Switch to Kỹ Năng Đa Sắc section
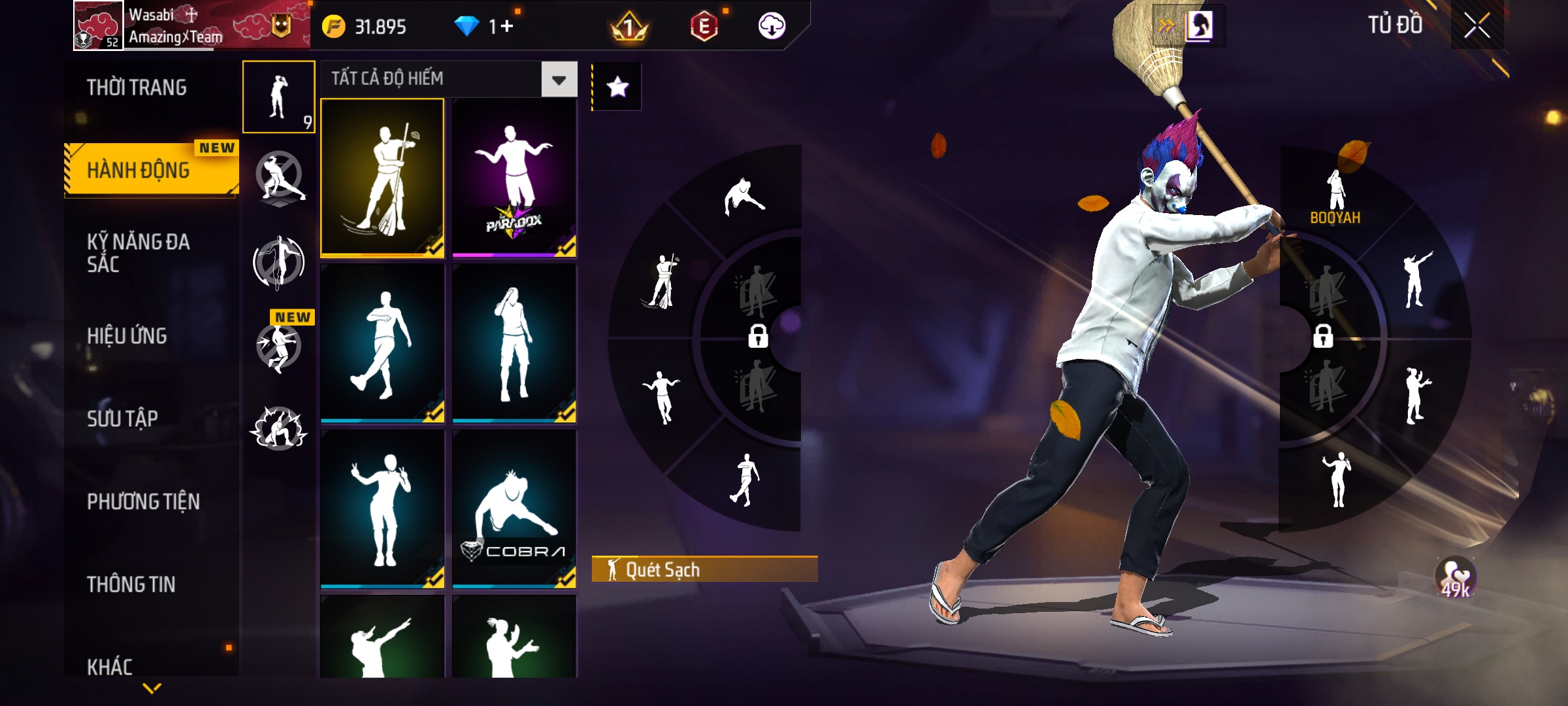Image resolution: width=1568 pixels, height=706 pixels. tap(139, 253)
